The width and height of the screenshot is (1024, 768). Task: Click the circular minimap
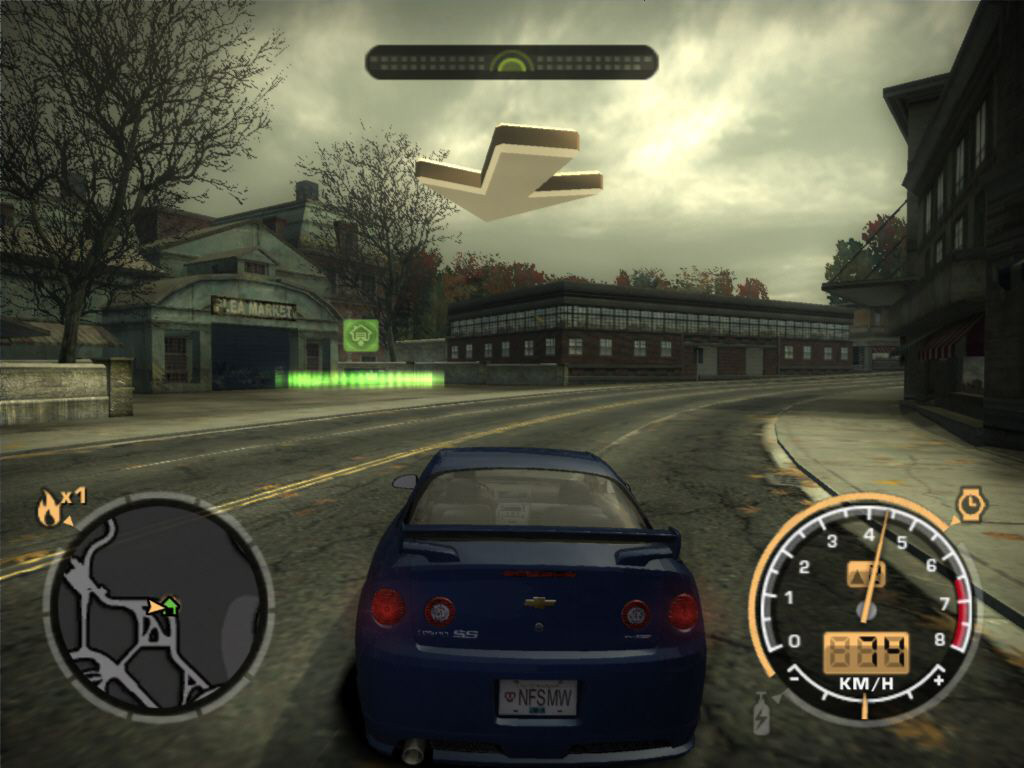pyautogui.click(x=158, y=606)
